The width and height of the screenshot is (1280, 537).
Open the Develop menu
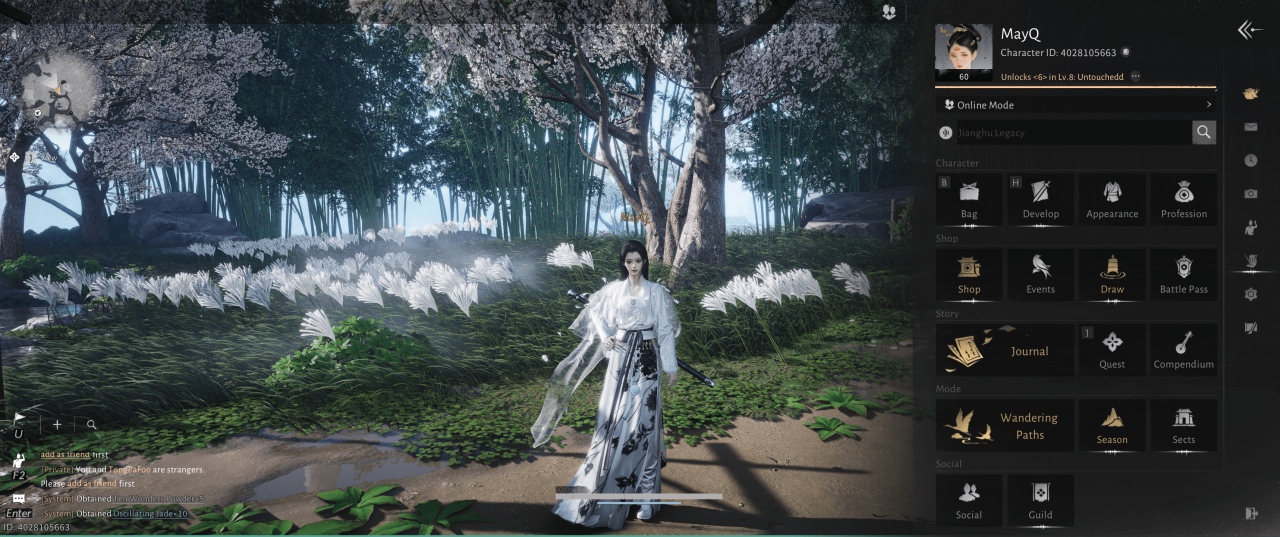click(x=1040, y=199)
